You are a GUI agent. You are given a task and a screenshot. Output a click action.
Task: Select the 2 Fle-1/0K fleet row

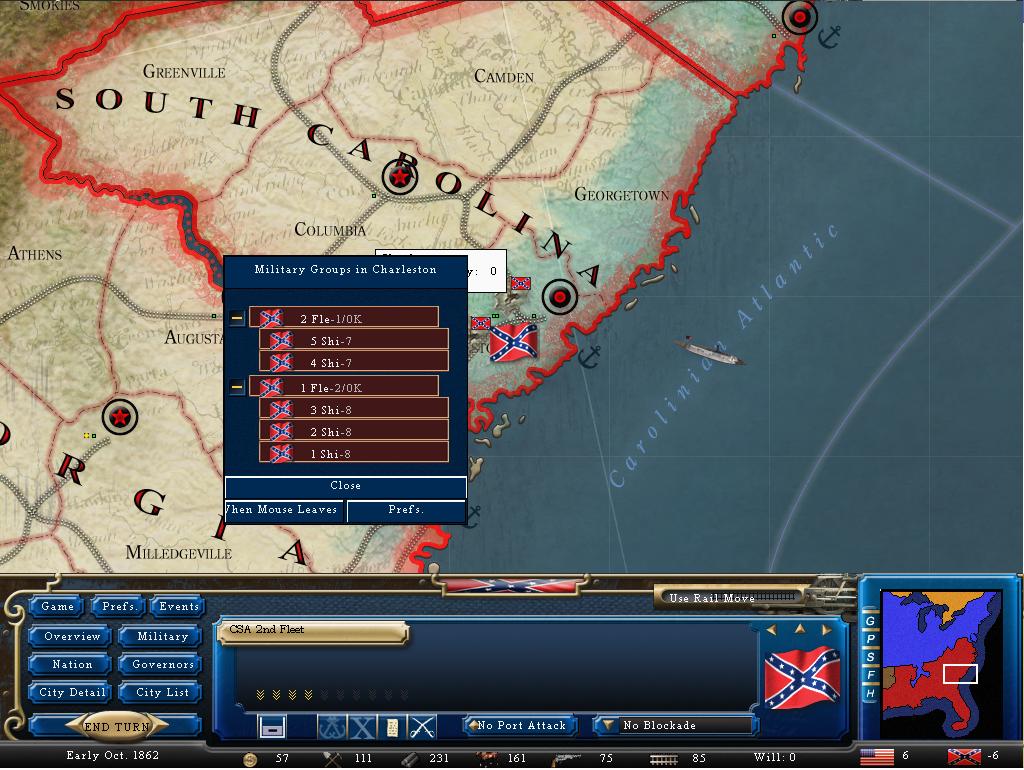343,318
